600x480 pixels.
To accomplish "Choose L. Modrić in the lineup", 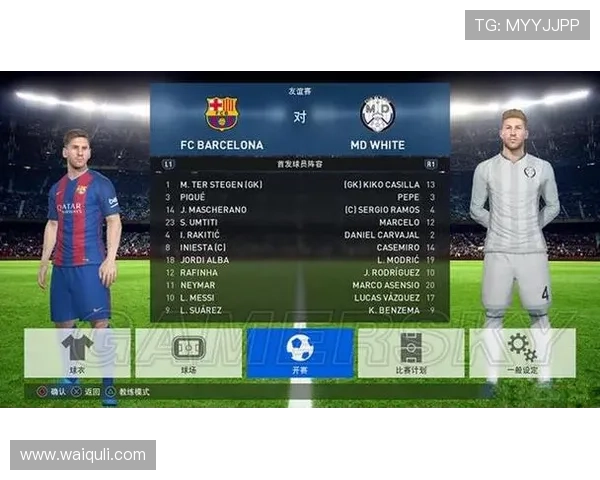I will coord(398,260).
